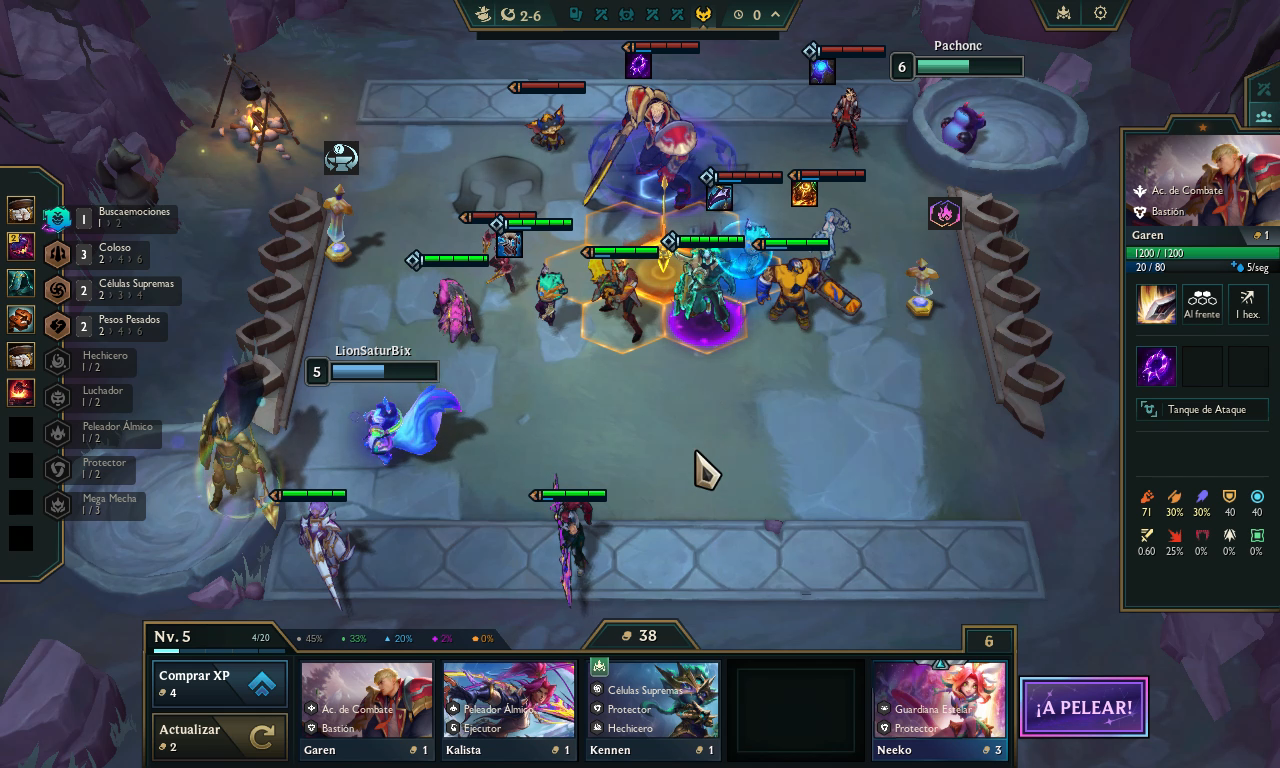The height and width of the screenshot is (768, 1280).
Task: Click the surrender banner icon beside settings
Action: point(1061,14)
